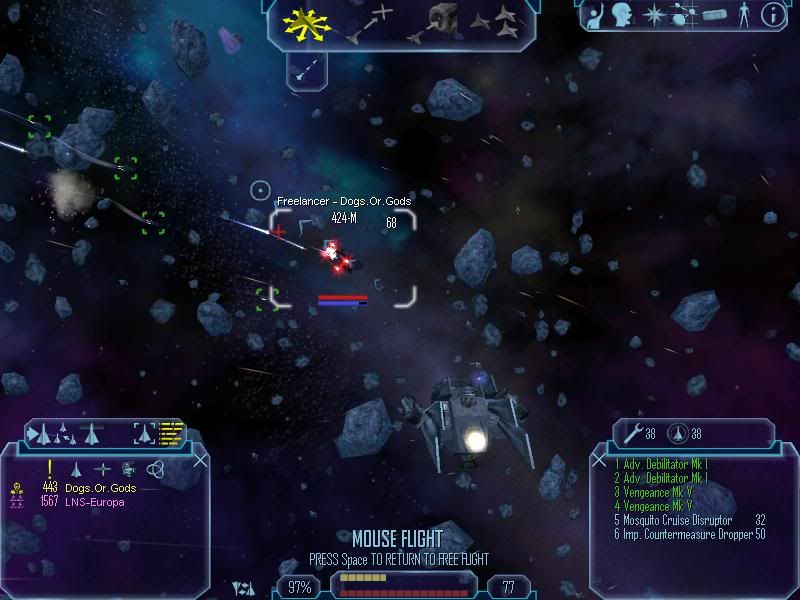Close the weapons list panel
Image resolution: width=800 pixels, height=600 pixels.
click(x=600, y=460)
